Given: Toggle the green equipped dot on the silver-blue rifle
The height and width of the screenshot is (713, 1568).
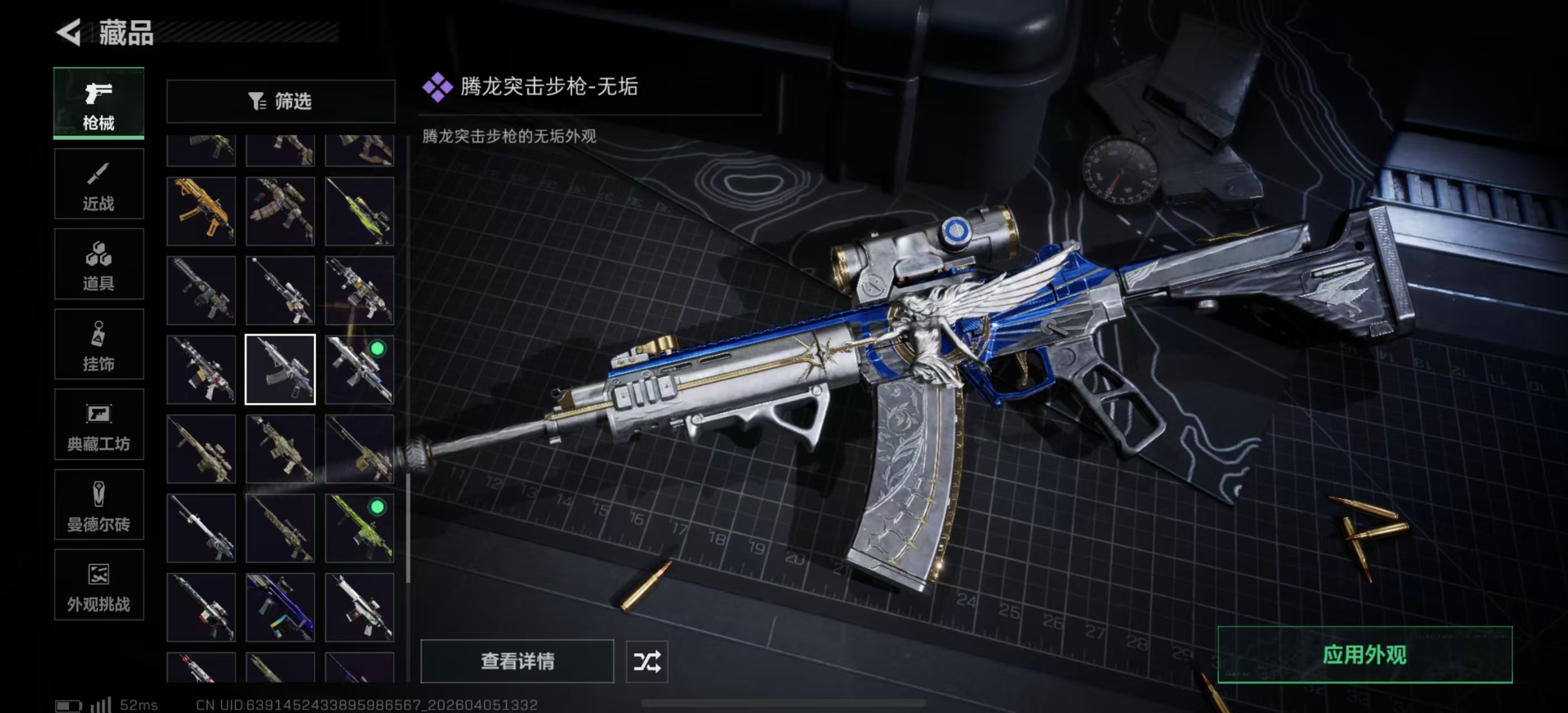Looking at the screenshot, I should tap(378, 349).
